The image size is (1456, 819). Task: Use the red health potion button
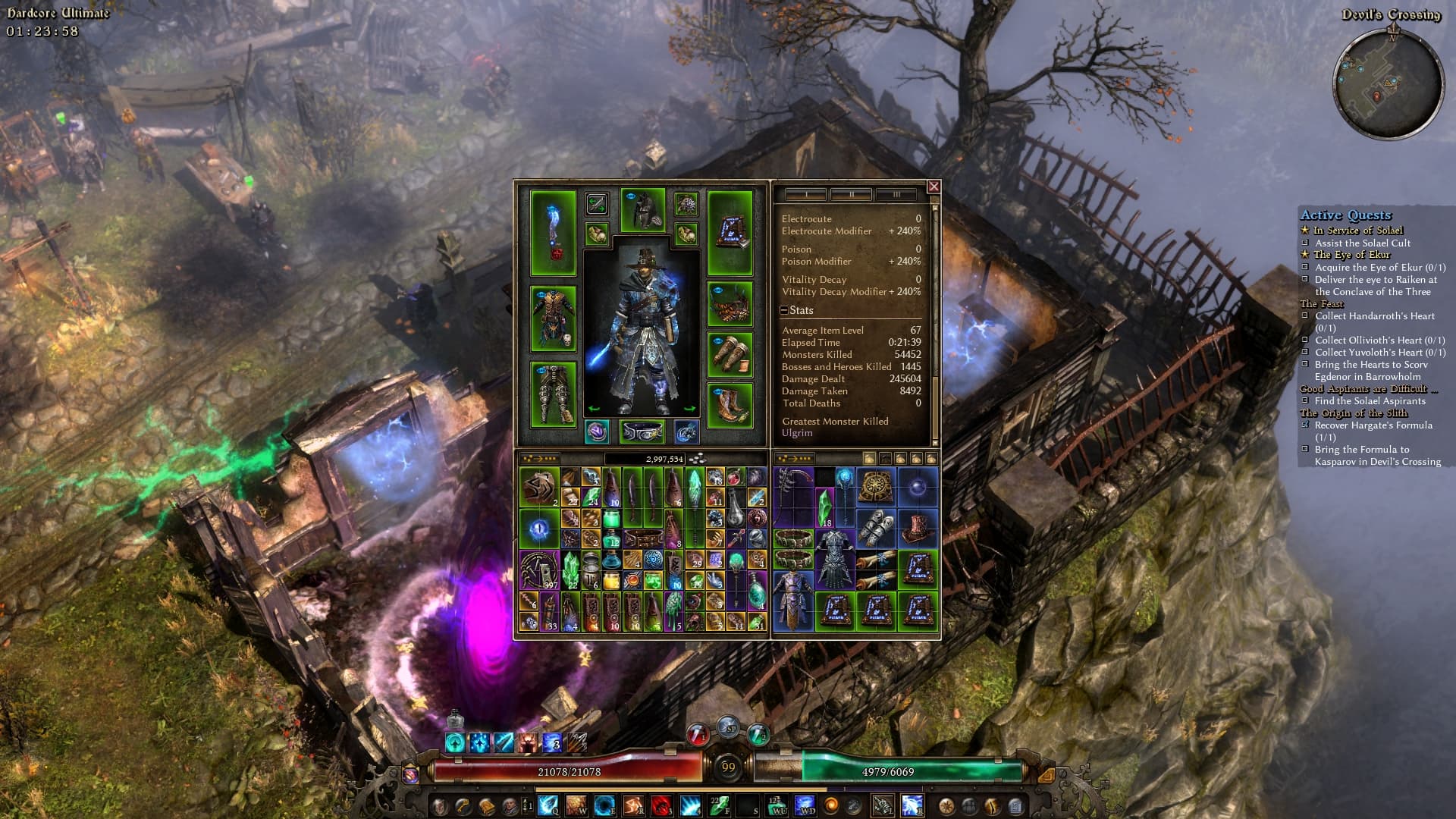pos(698,734)
